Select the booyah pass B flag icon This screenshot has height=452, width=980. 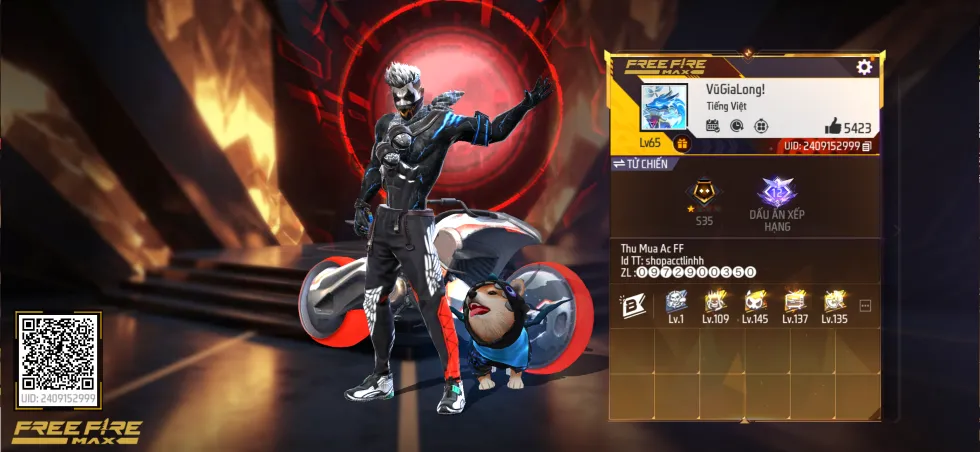pos(634,305)
